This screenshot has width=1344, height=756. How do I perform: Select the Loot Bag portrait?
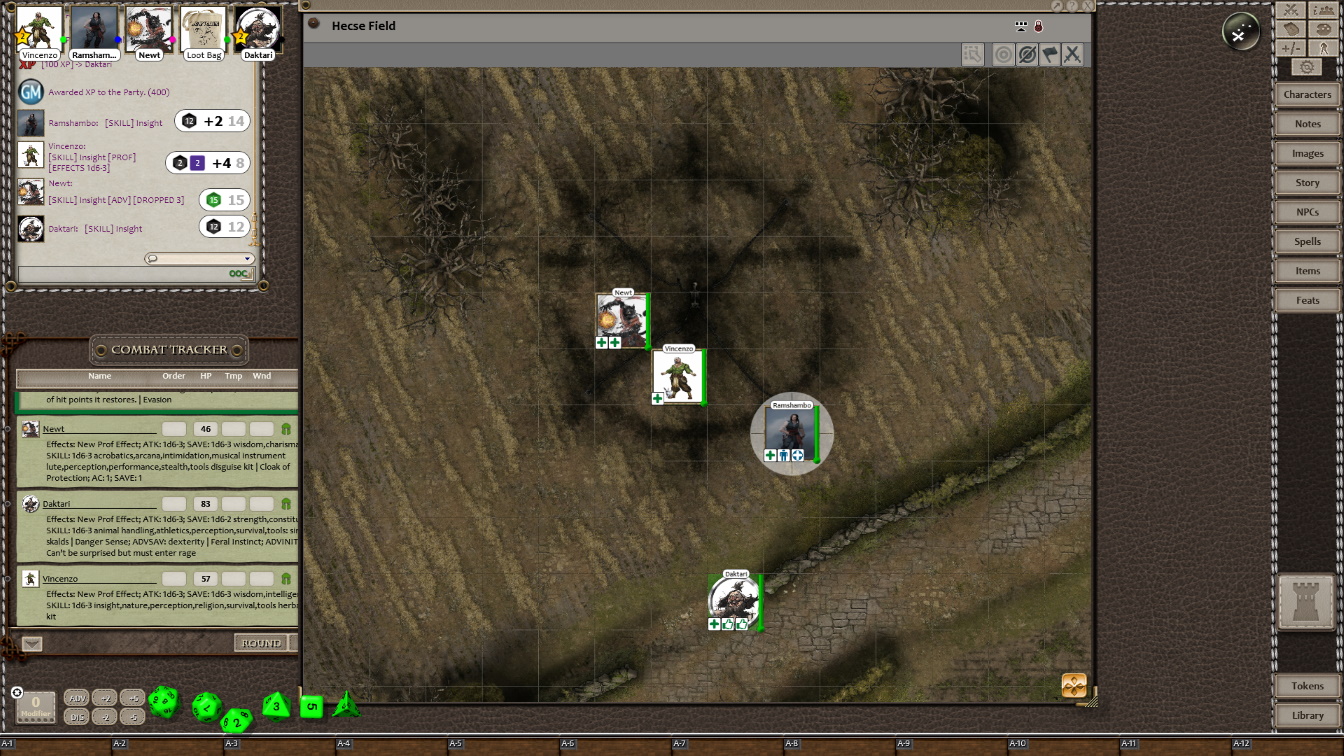(x=204, y=29)
